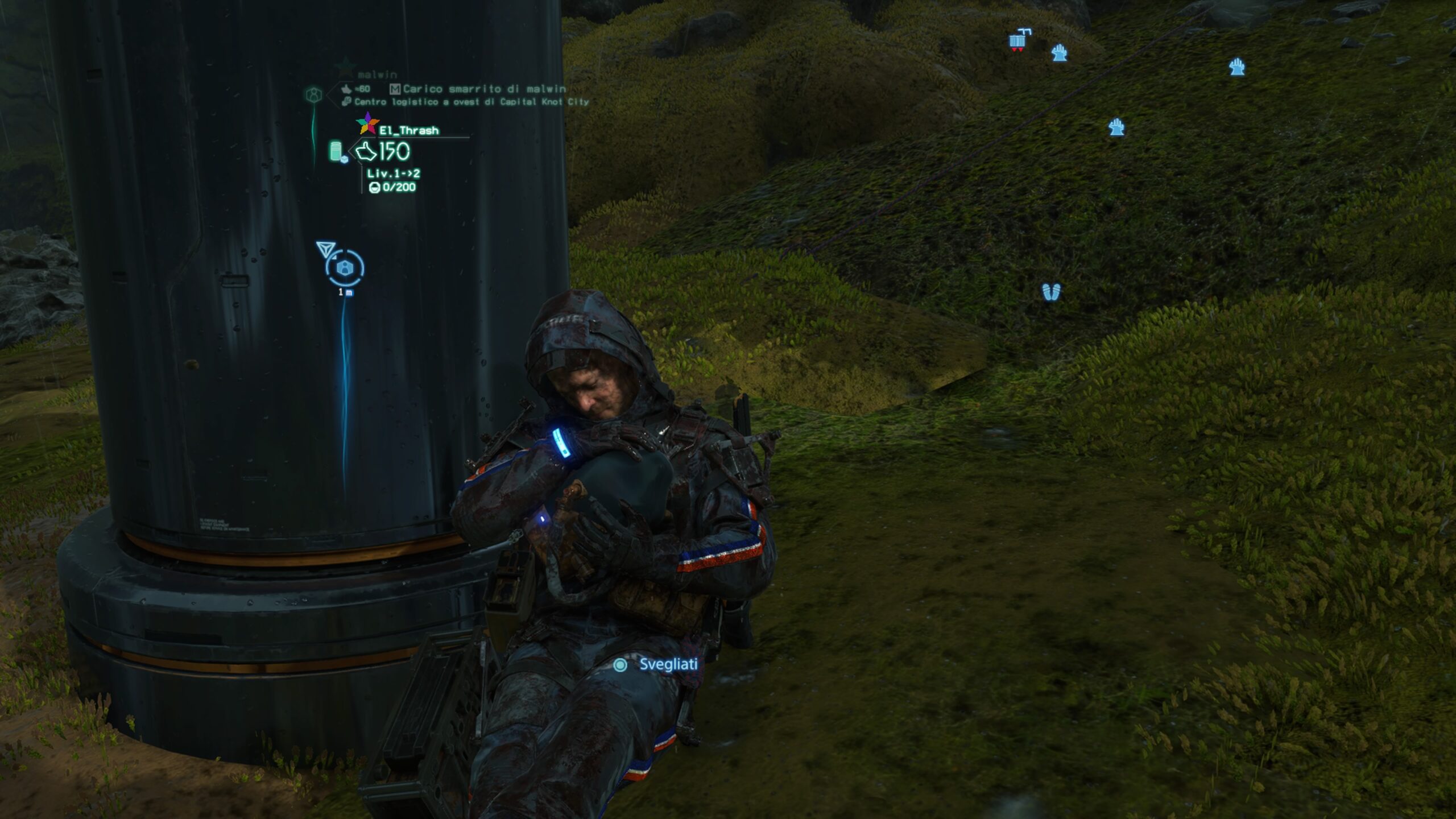Click the El_Thrash player name label
This screenshot has width=1456, height=819.
coord(409,131)
